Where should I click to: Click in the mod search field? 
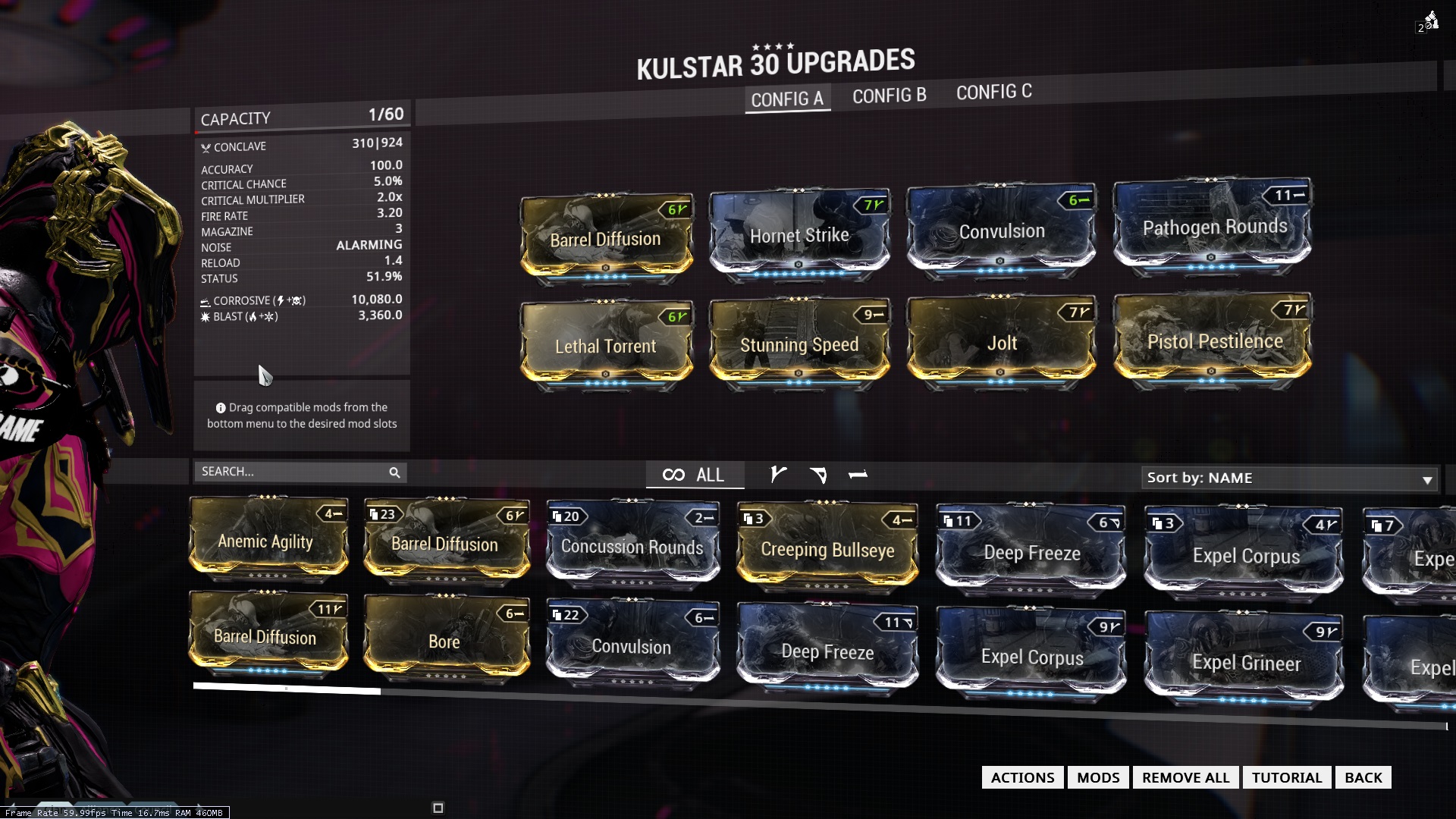292,472
